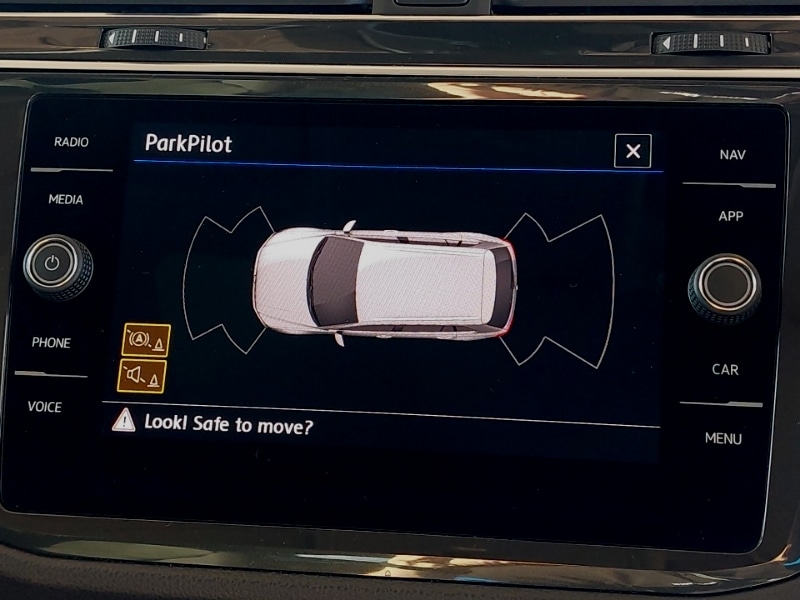The height and width of the screenshot is (600, 800).
Task: Toggle the parking sound mute icon
Action: [x=141, y=376]
